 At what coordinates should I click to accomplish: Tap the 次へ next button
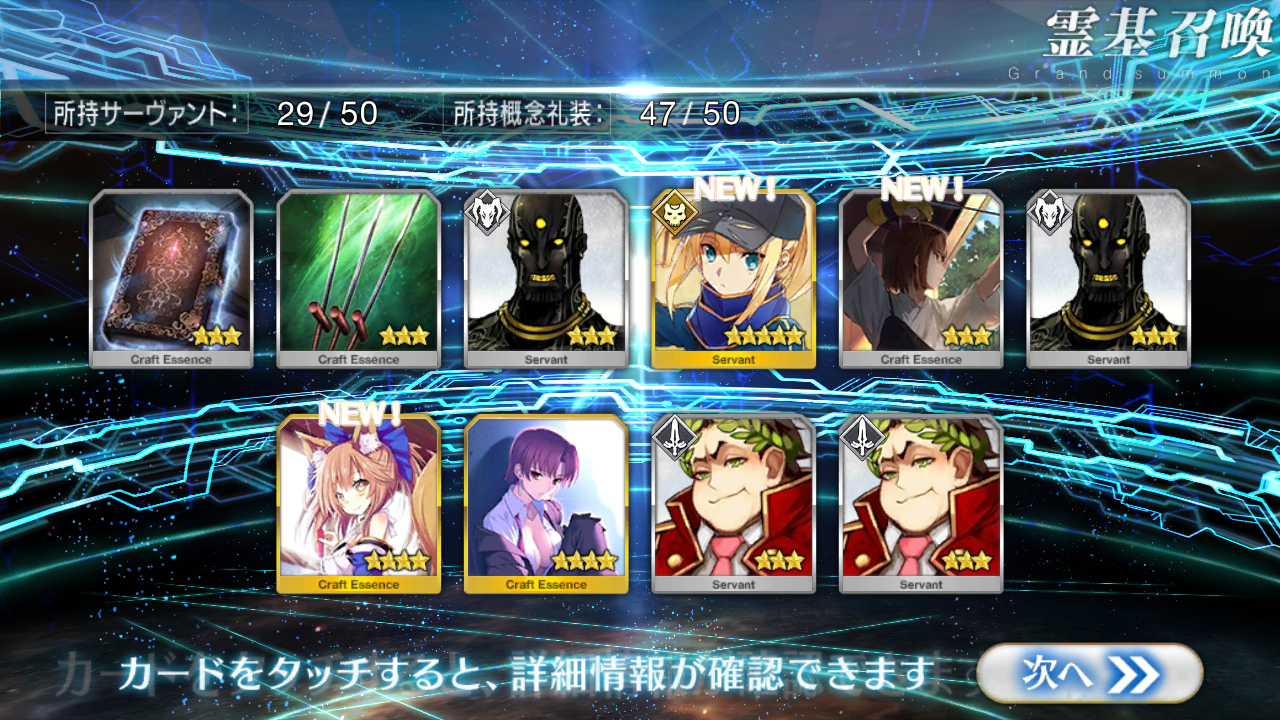pyautogui.click(x=1089, y=673)
